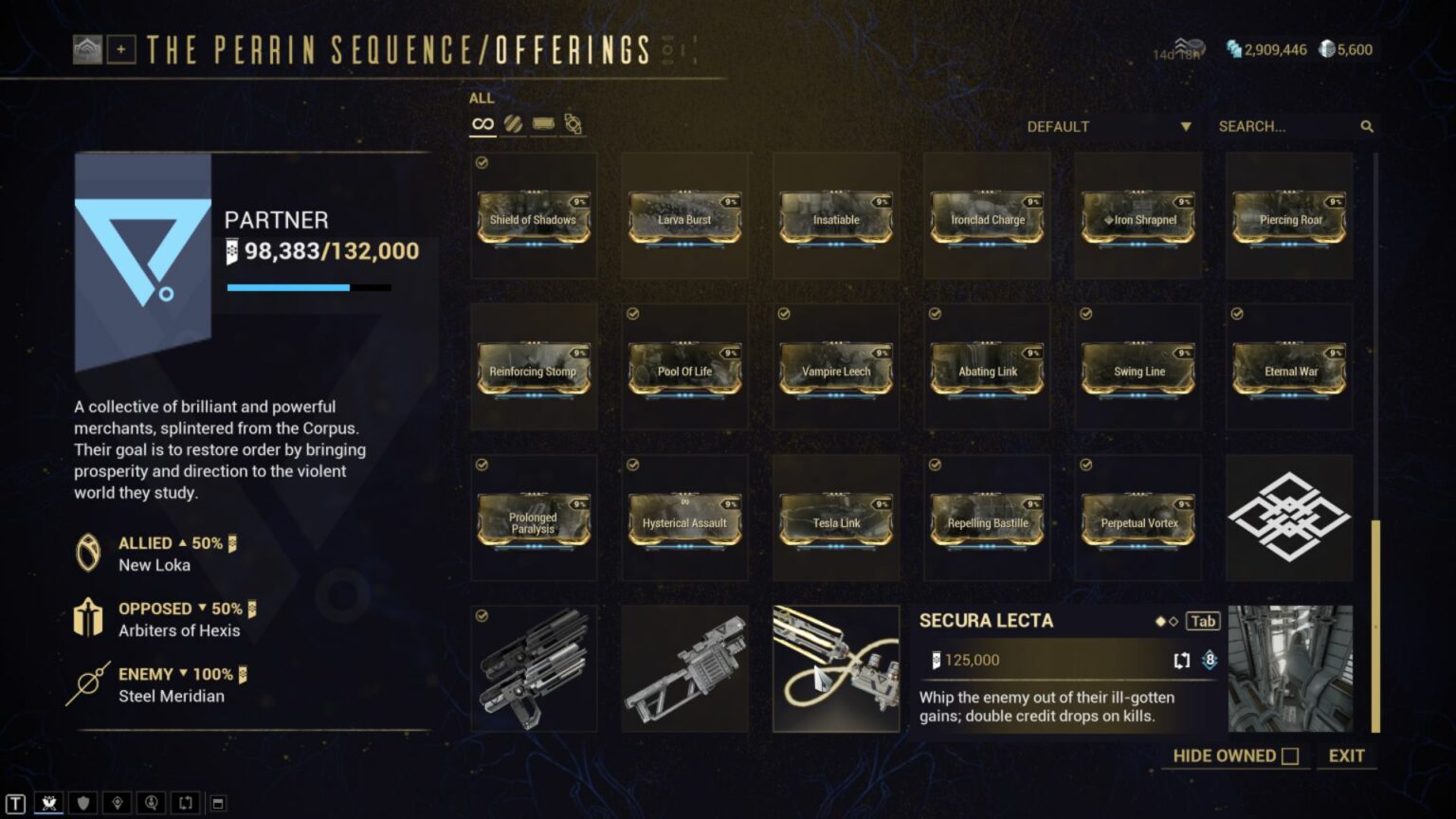Click the infinity All items filter icon
The width and height of the screenshot is (1456, 819).
pos(482,122)
